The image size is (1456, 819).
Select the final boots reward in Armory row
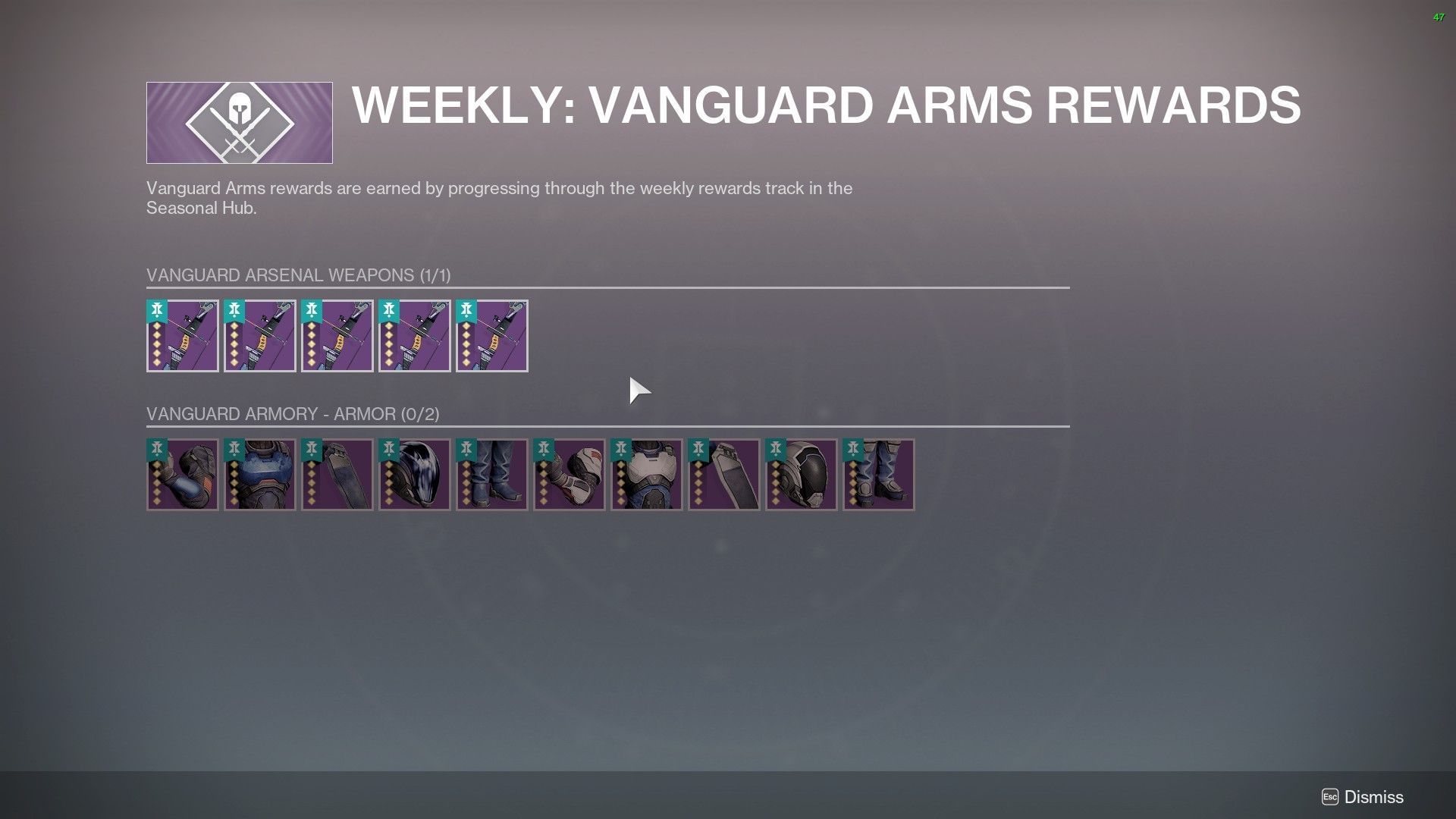tap(879, 475)
